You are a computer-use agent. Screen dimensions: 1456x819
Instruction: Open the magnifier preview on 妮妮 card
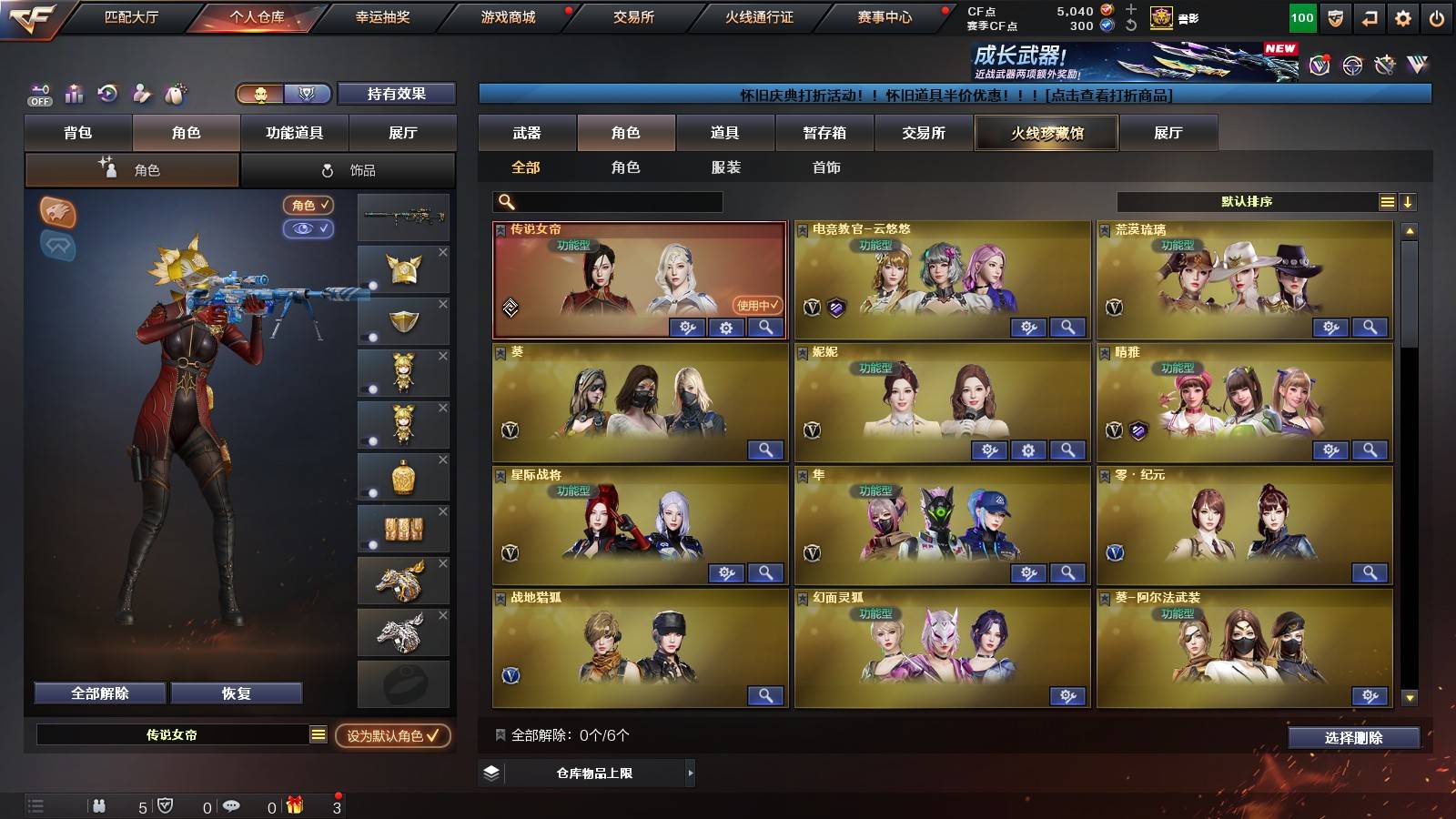[x=1067, y=450]
